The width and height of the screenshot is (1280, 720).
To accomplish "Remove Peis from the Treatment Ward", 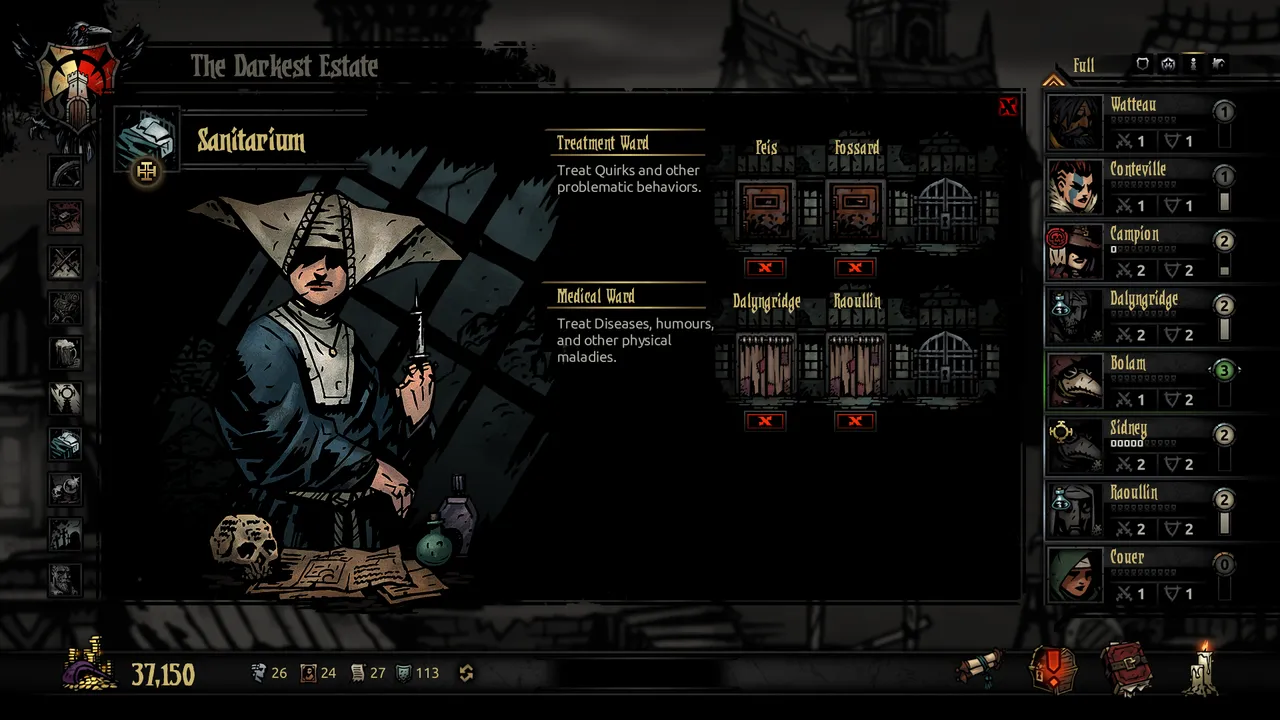I will [765, 267].
